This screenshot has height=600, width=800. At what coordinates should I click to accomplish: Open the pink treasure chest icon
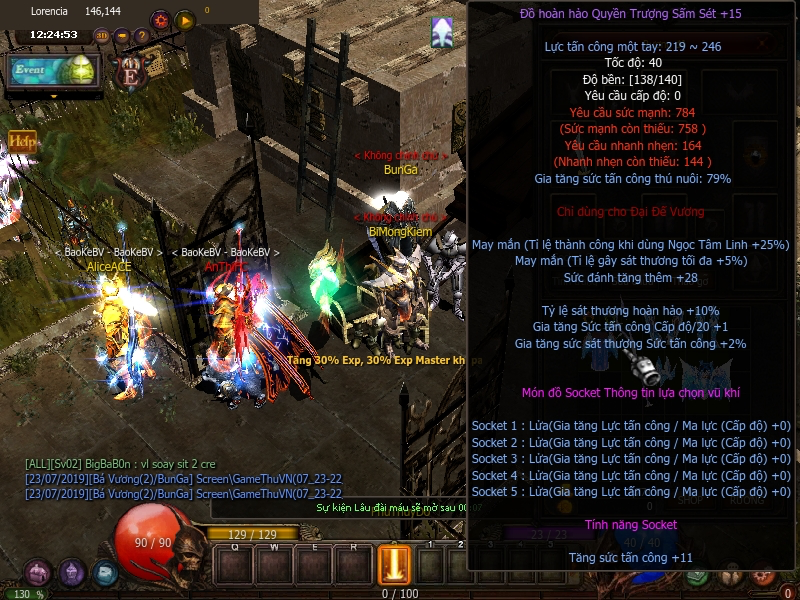tap(38, 573)
